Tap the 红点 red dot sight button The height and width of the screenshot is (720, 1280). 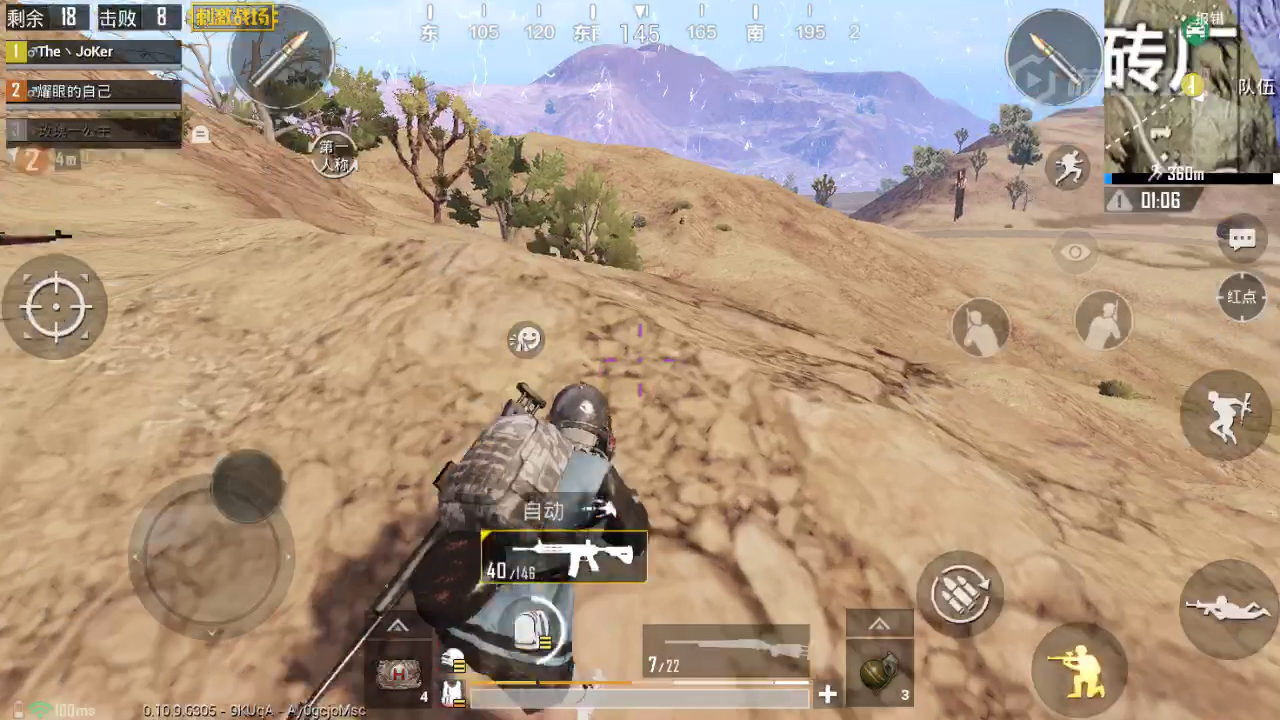point(1242,297)
